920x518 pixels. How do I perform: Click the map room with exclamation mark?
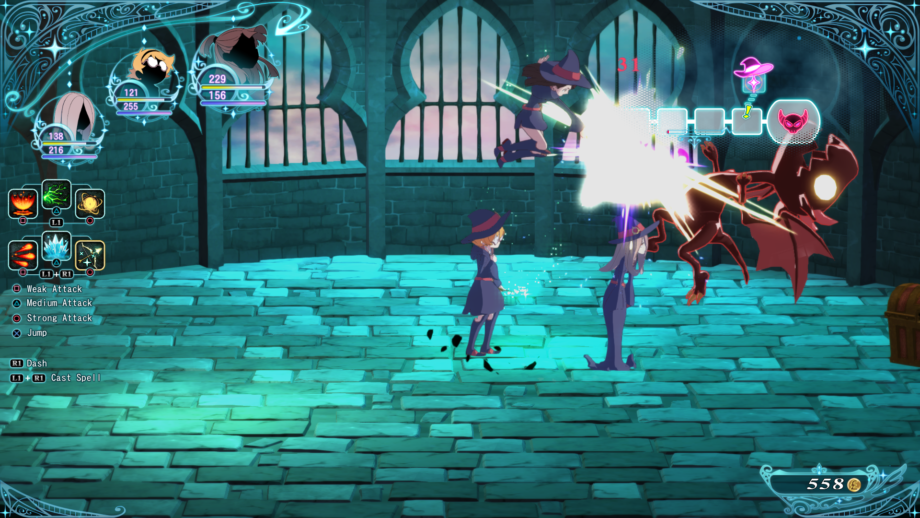point(746,122)
